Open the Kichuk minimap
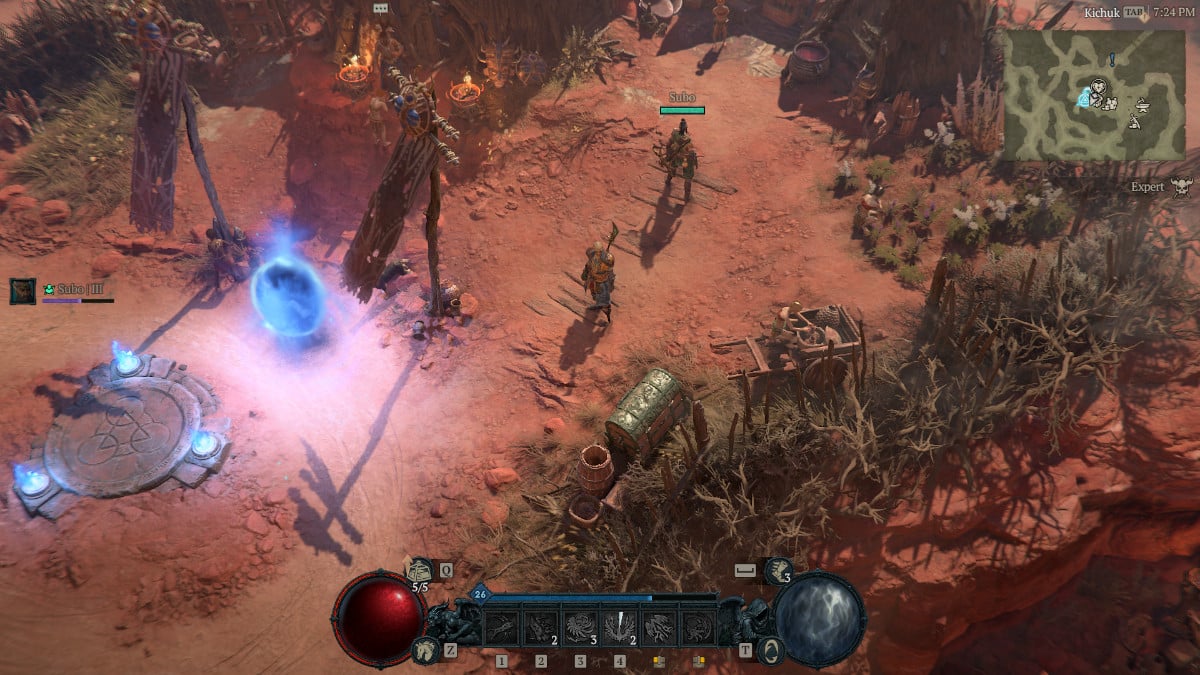The image size is (1200, 675). click(1094, 95)
